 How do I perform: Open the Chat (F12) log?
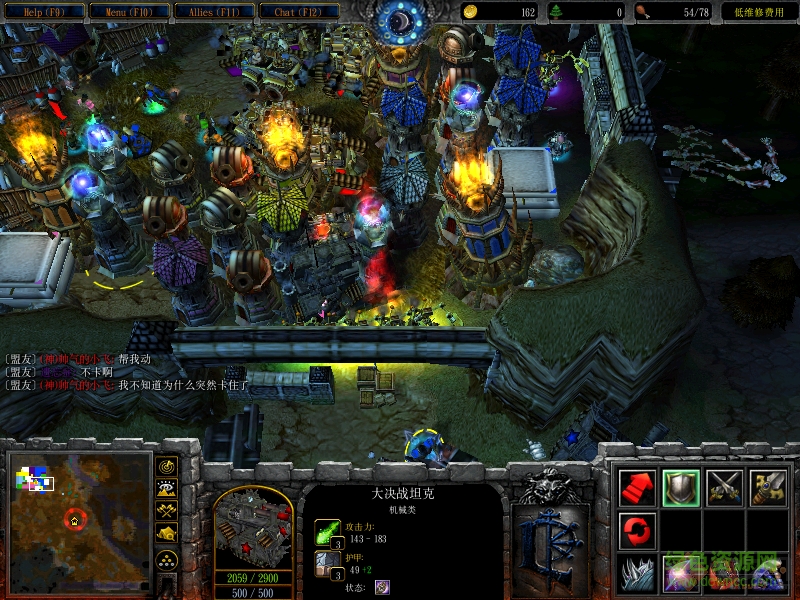click(x=299, y=12)
